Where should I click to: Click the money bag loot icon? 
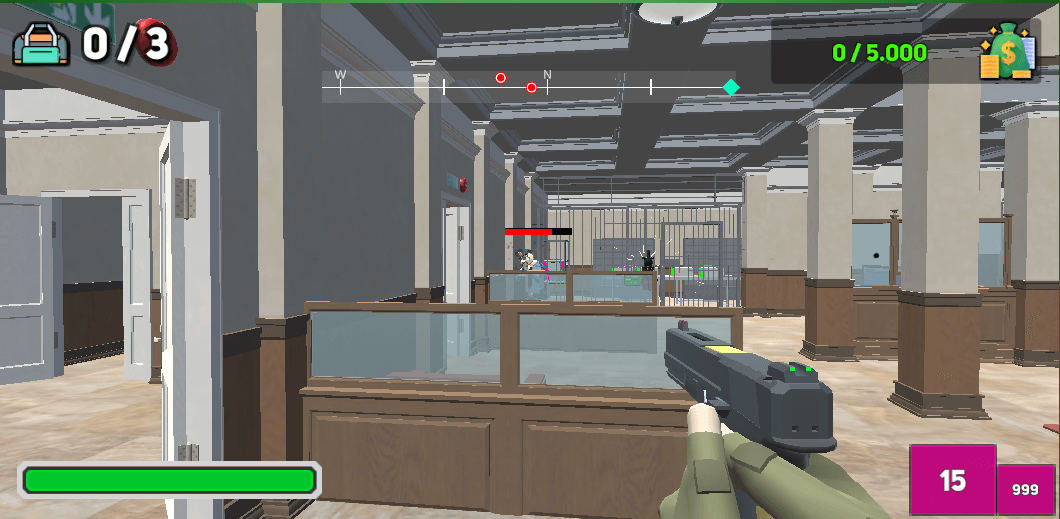1007,52
